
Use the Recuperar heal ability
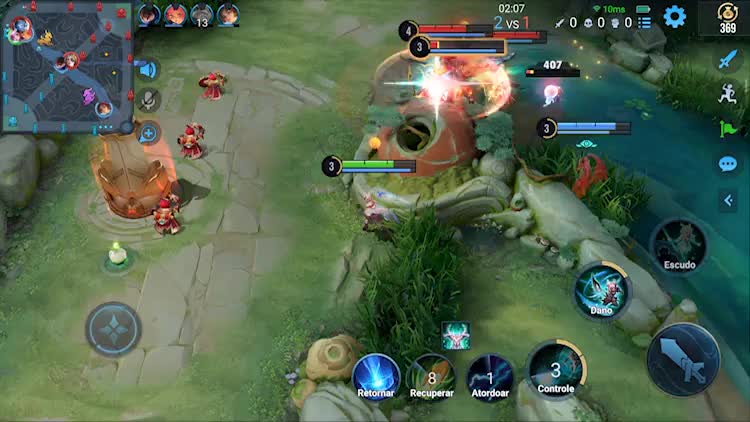(x=432, y=376)
